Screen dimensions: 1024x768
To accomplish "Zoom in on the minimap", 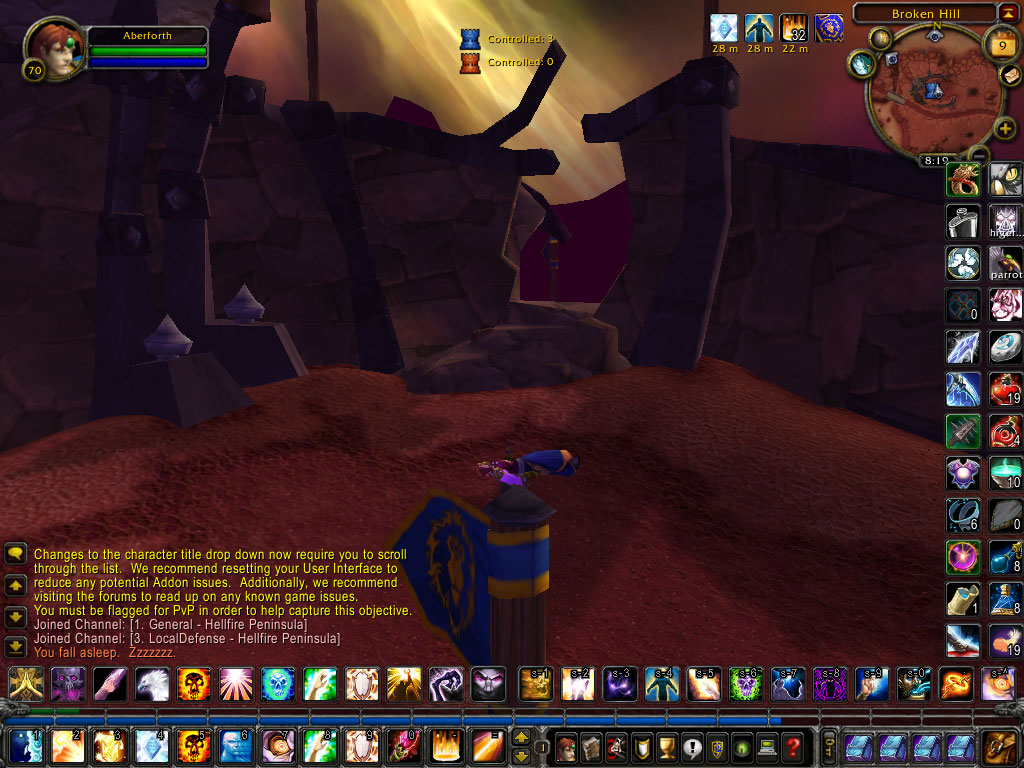I will (1005, 128).
